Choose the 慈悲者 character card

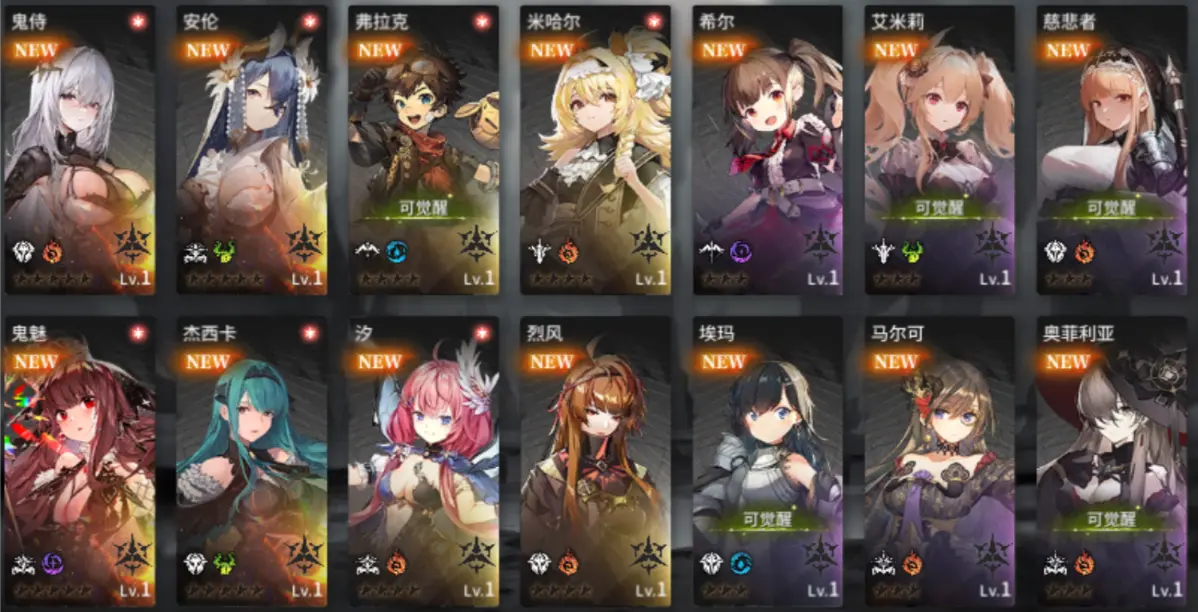point(1112,150)
